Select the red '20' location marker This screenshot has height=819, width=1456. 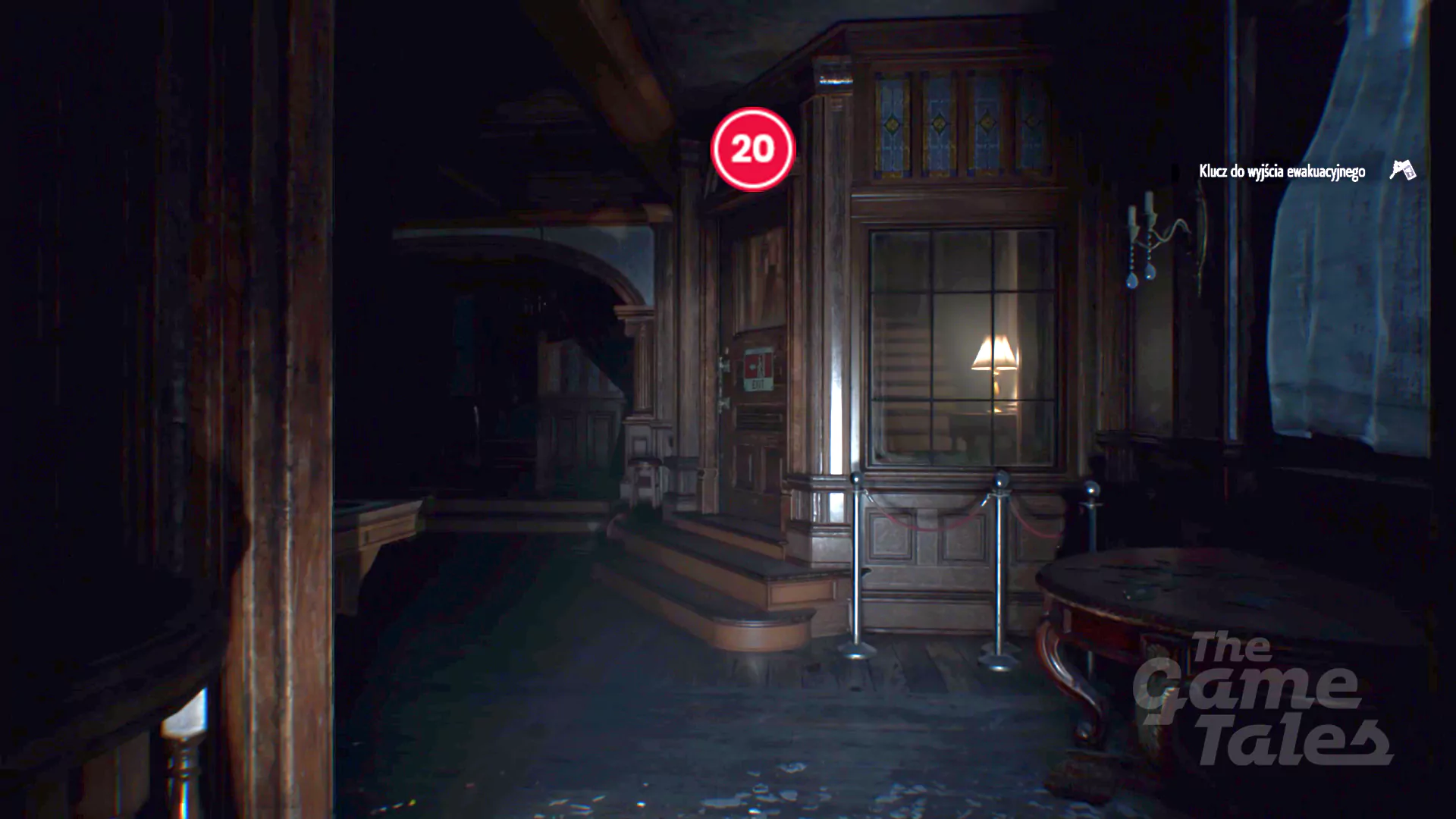[x=752, y=149]
